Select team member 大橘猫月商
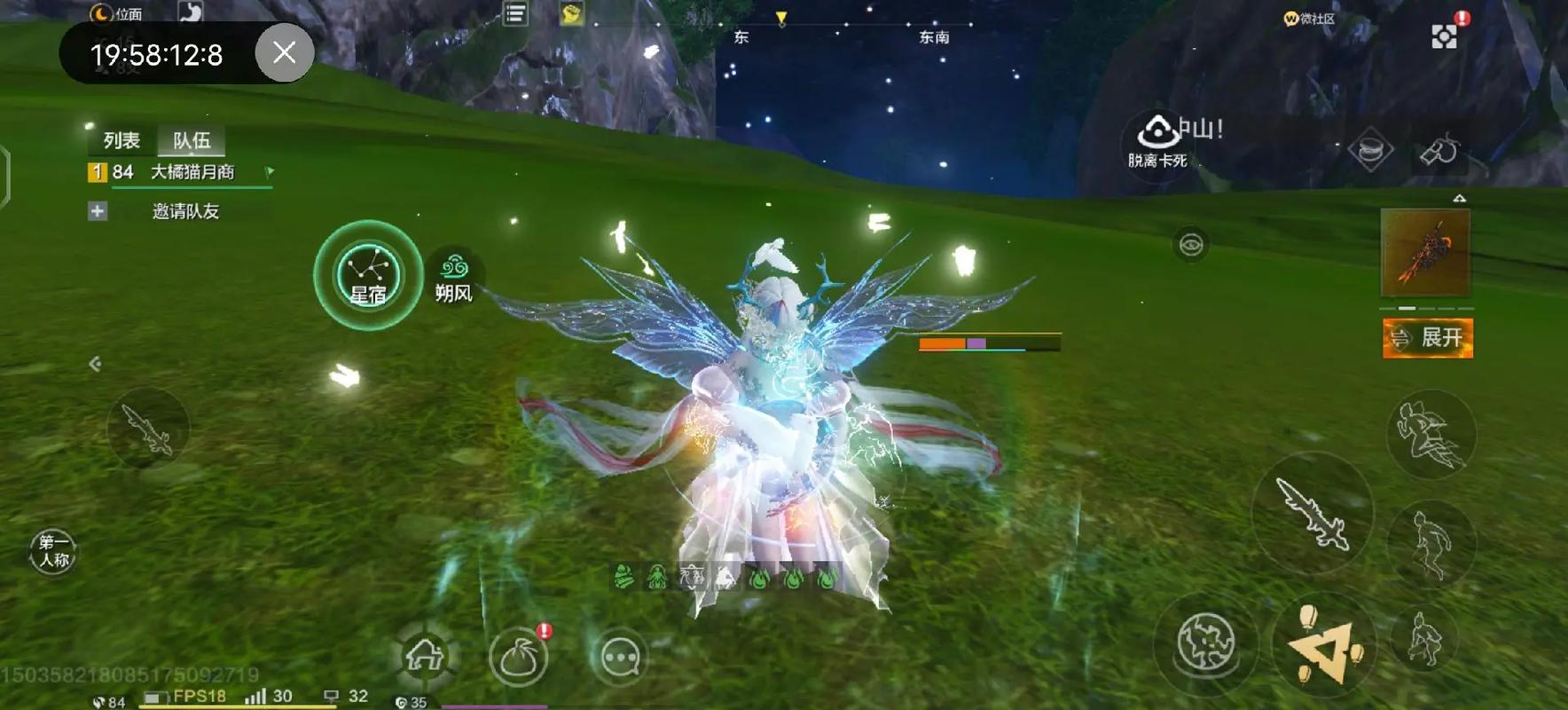The width and height of the screenshot is (1568, 710). point(192,172)
